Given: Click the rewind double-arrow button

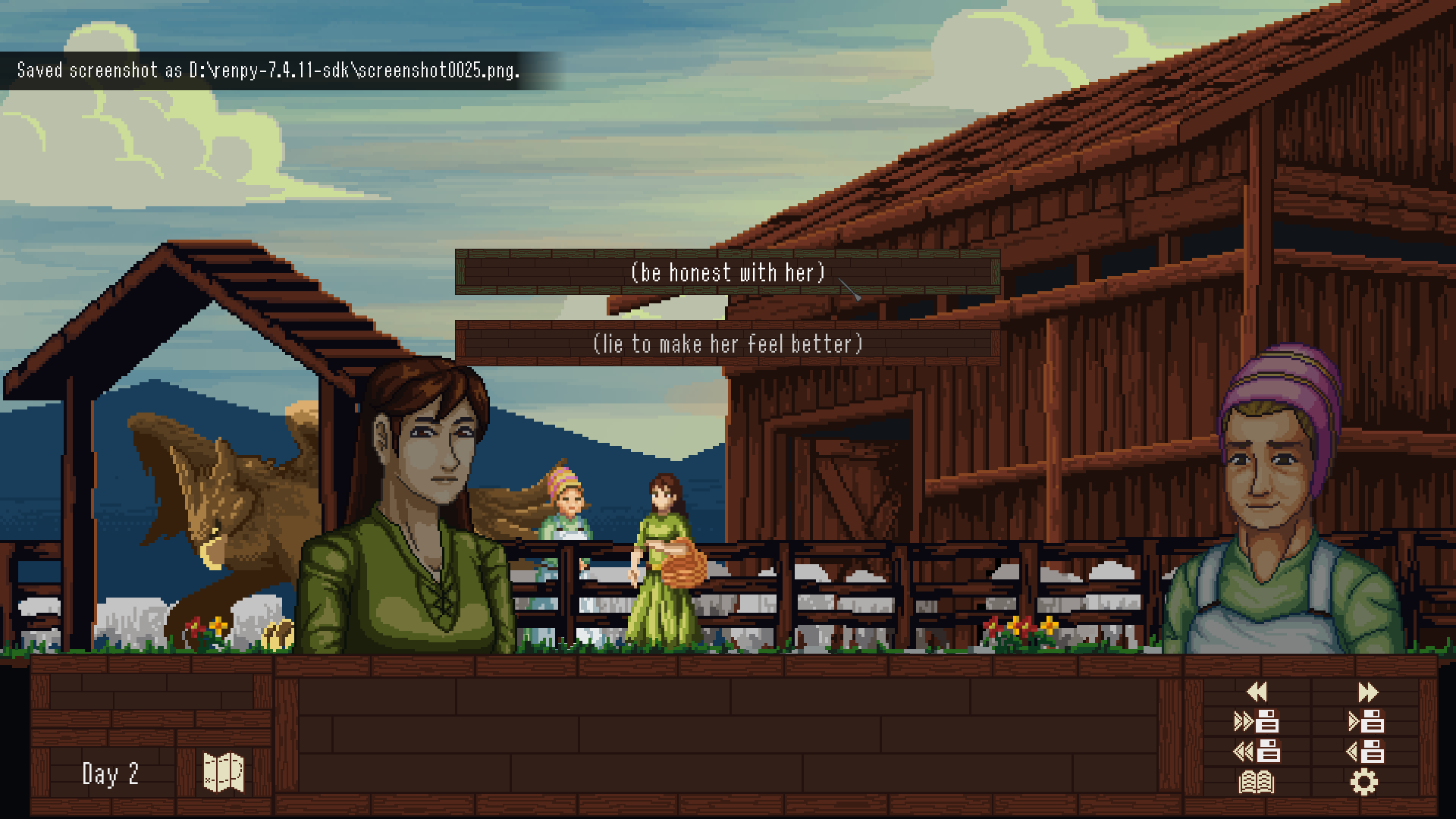Looking at the screenshot, I should click(1257, 692).
